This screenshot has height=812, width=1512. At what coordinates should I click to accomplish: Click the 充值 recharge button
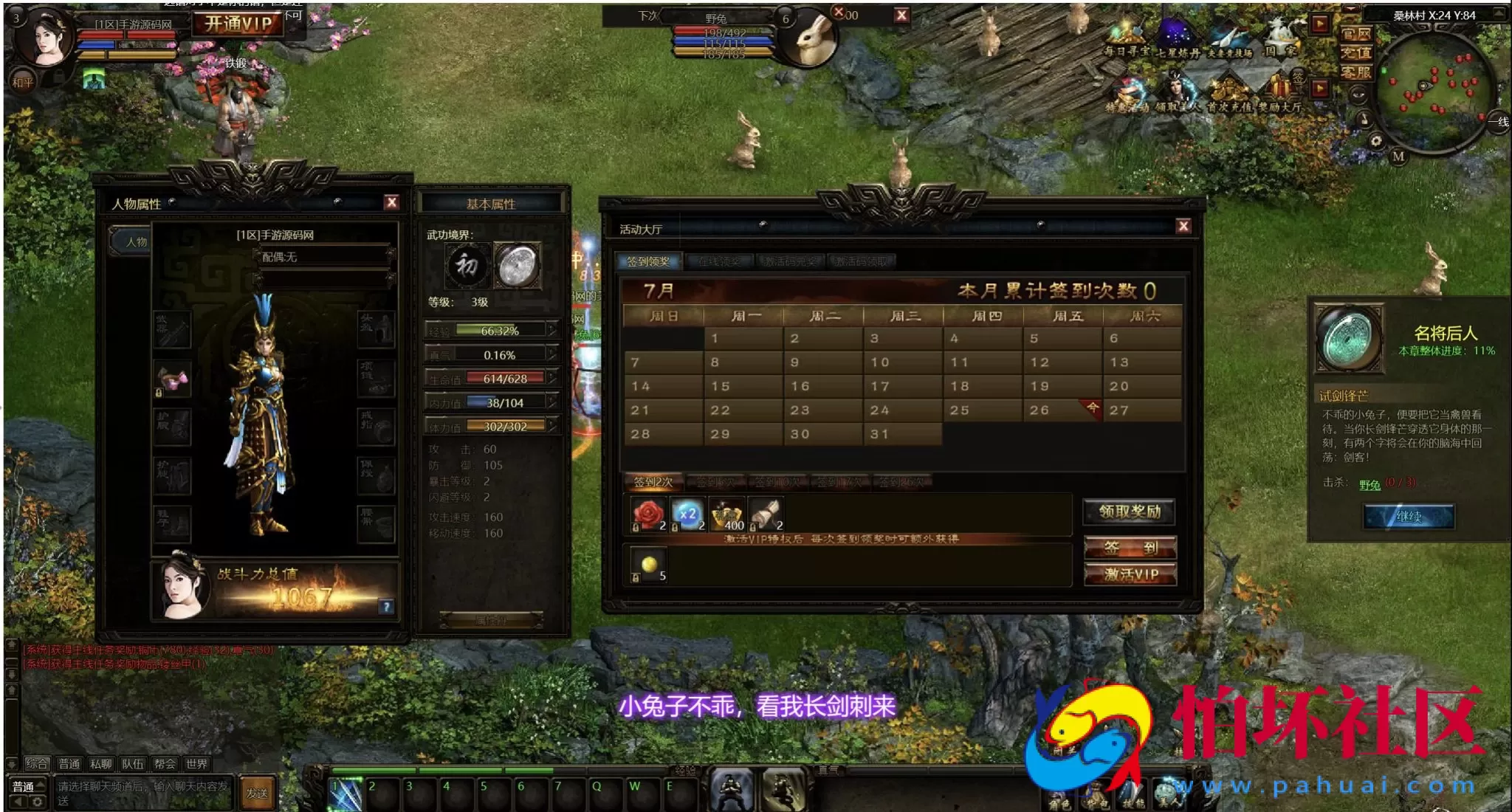click(1355, 53)
